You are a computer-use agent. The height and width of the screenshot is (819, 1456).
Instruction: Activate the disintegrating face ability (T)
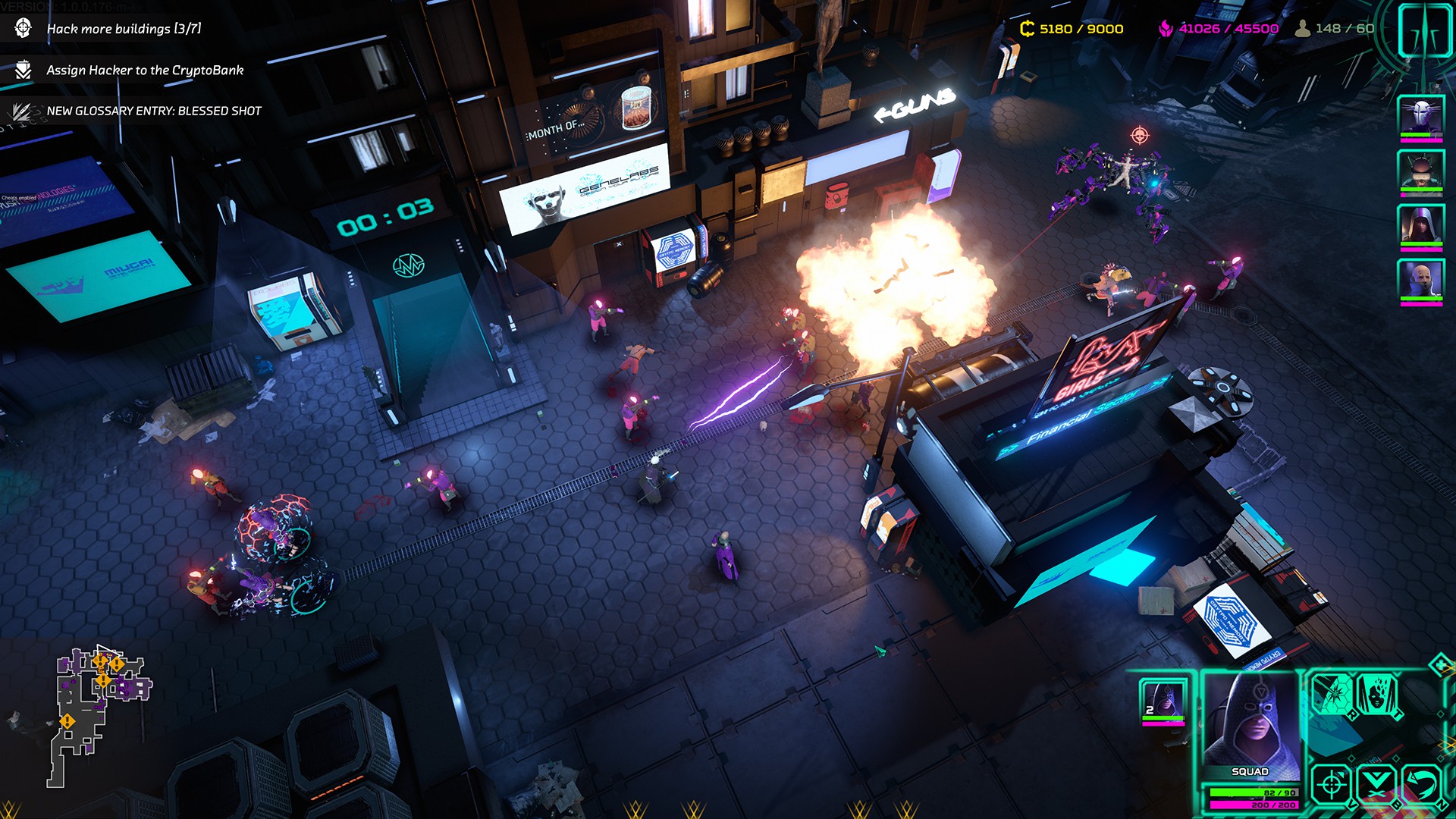pos(1376,693)
